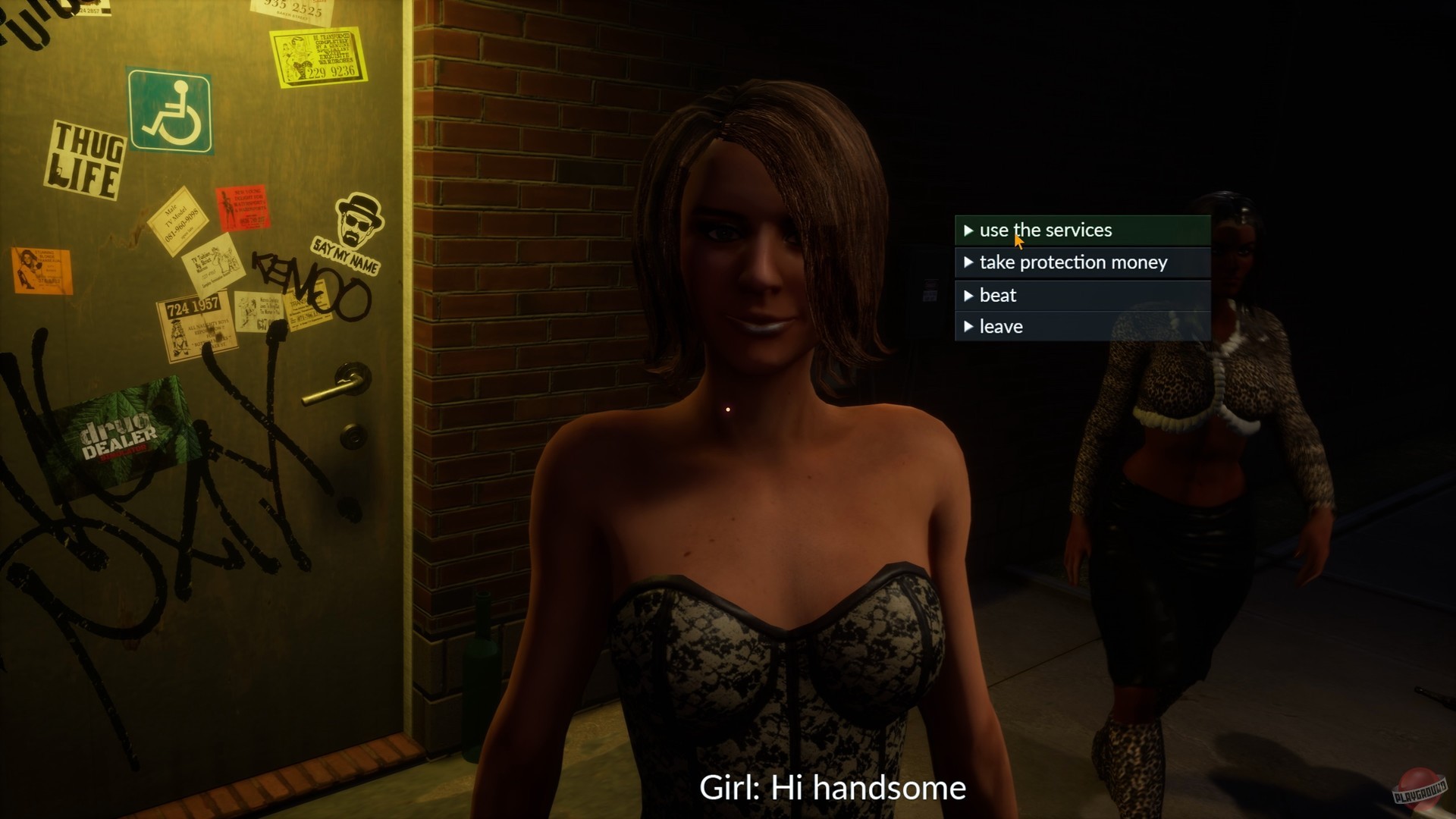The width and height of the screenshot is (1456, 819).
Task: Click the arrow next to "take protection money"
Action: pos(969,262)
